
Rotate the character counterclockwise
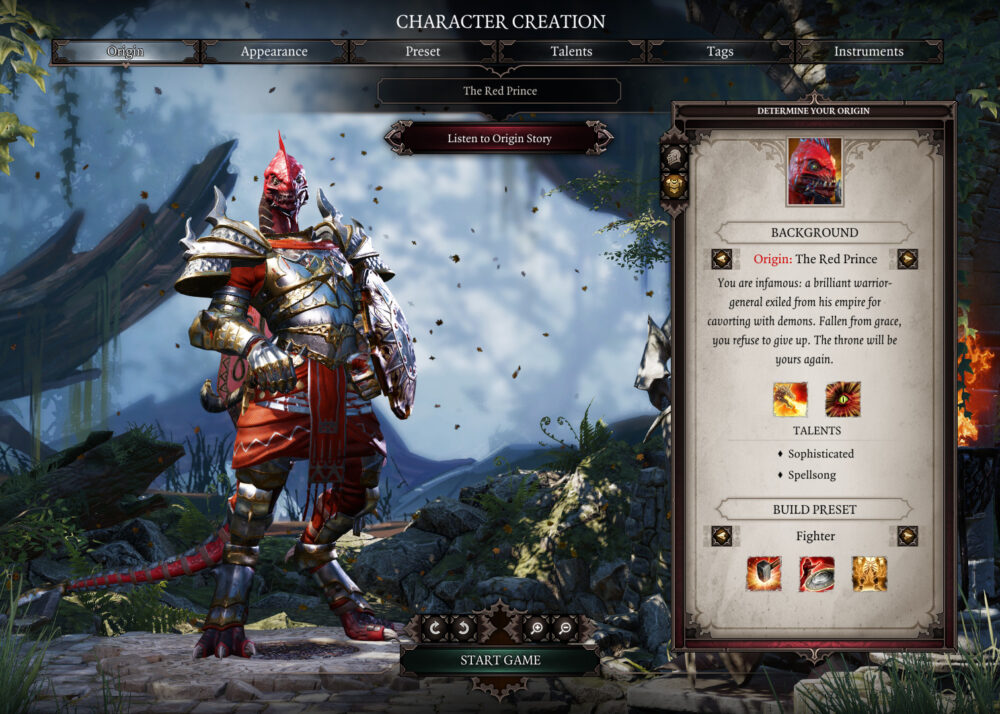point(466,628)
